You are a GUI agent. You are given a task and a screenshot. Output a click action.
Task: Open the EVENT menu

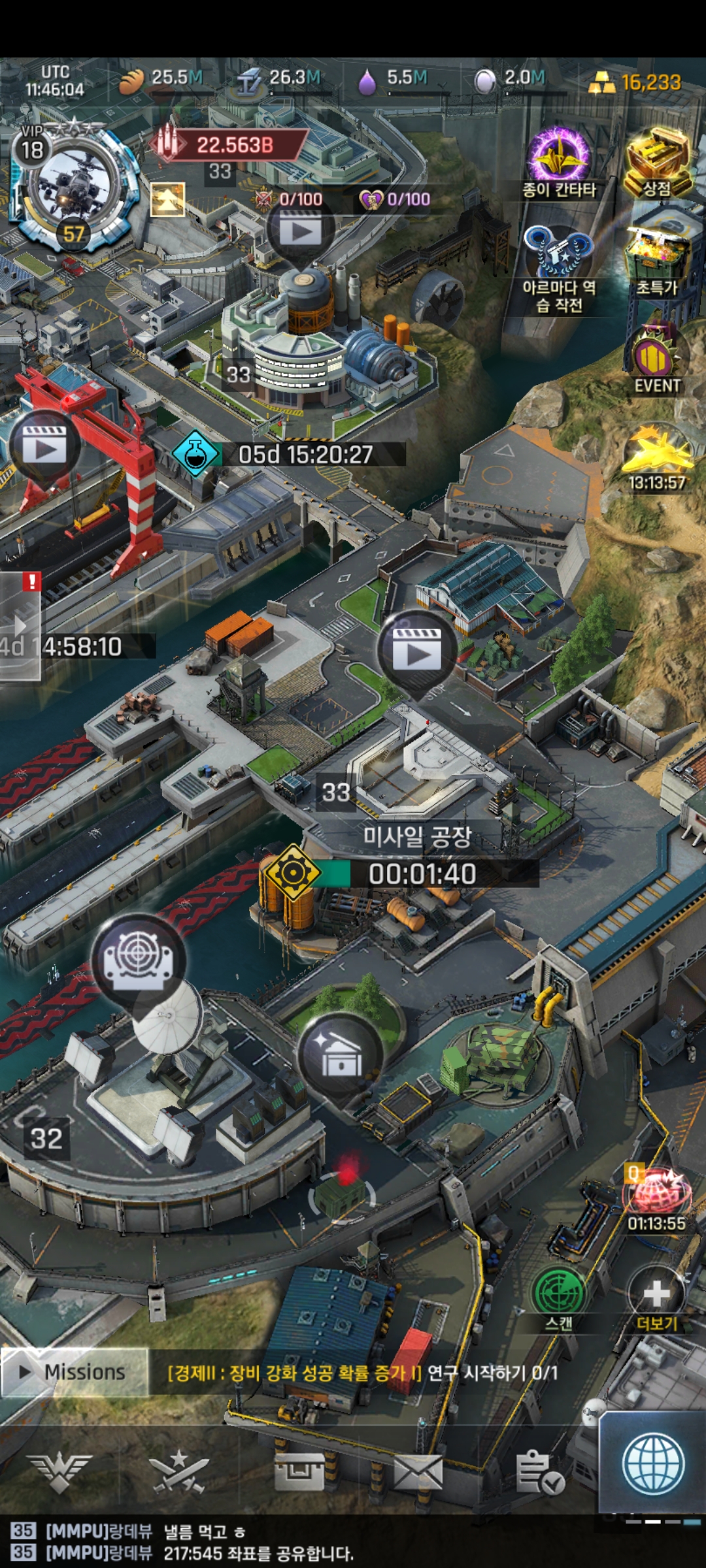click(656, 359)
